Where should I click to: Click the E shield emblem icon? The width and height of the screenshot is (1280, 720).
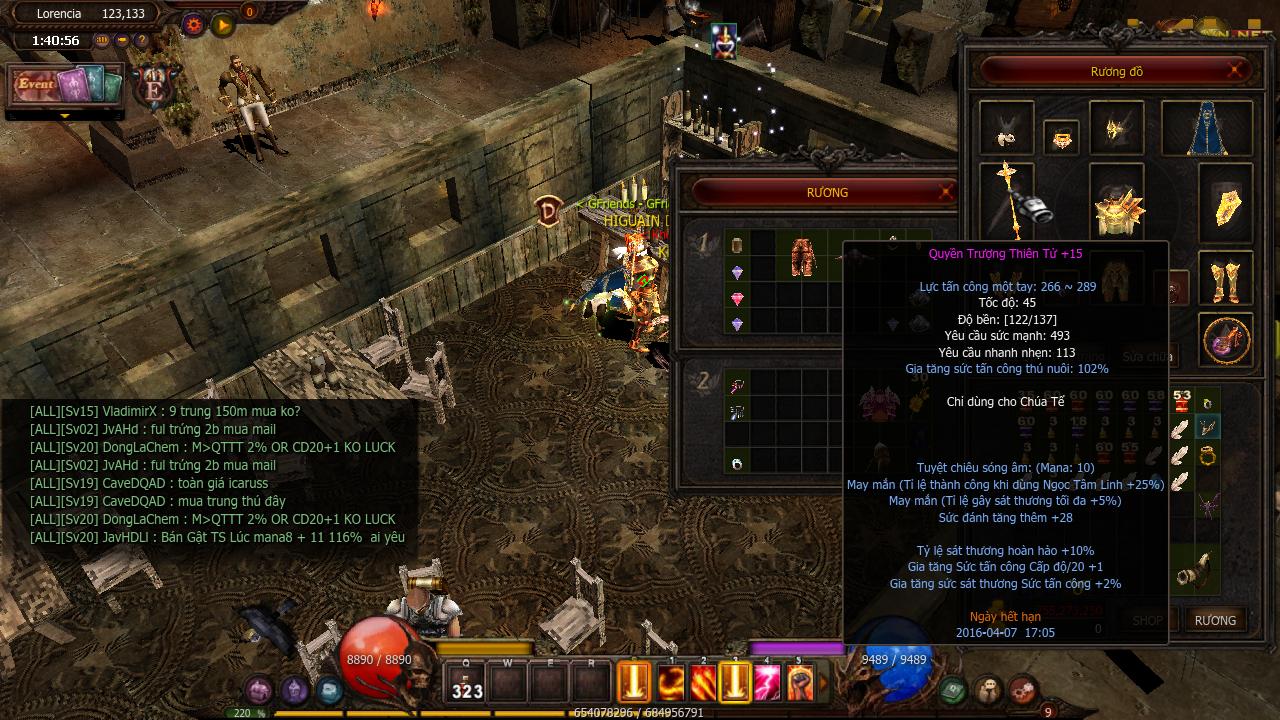[x=155, y=88]
